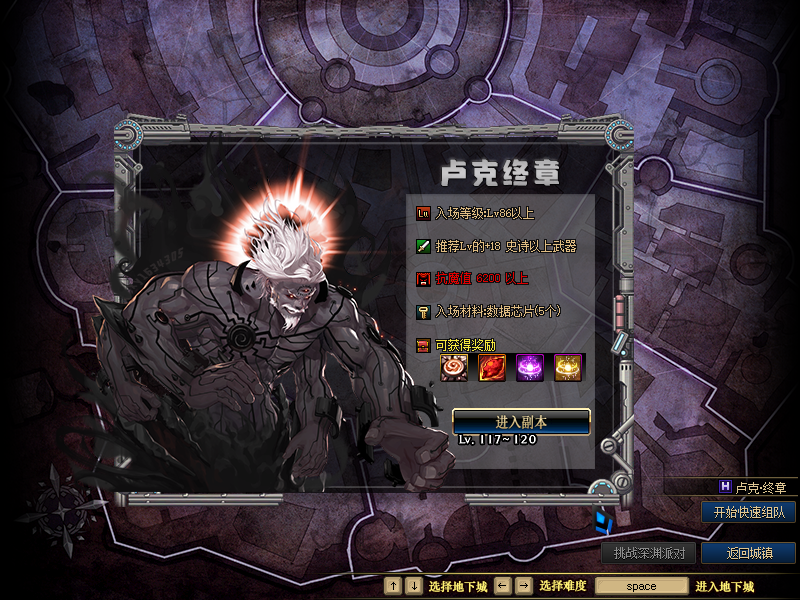Select the greyed 挑战深渊派对 button
800x600 pixels.
coord(649,553)
